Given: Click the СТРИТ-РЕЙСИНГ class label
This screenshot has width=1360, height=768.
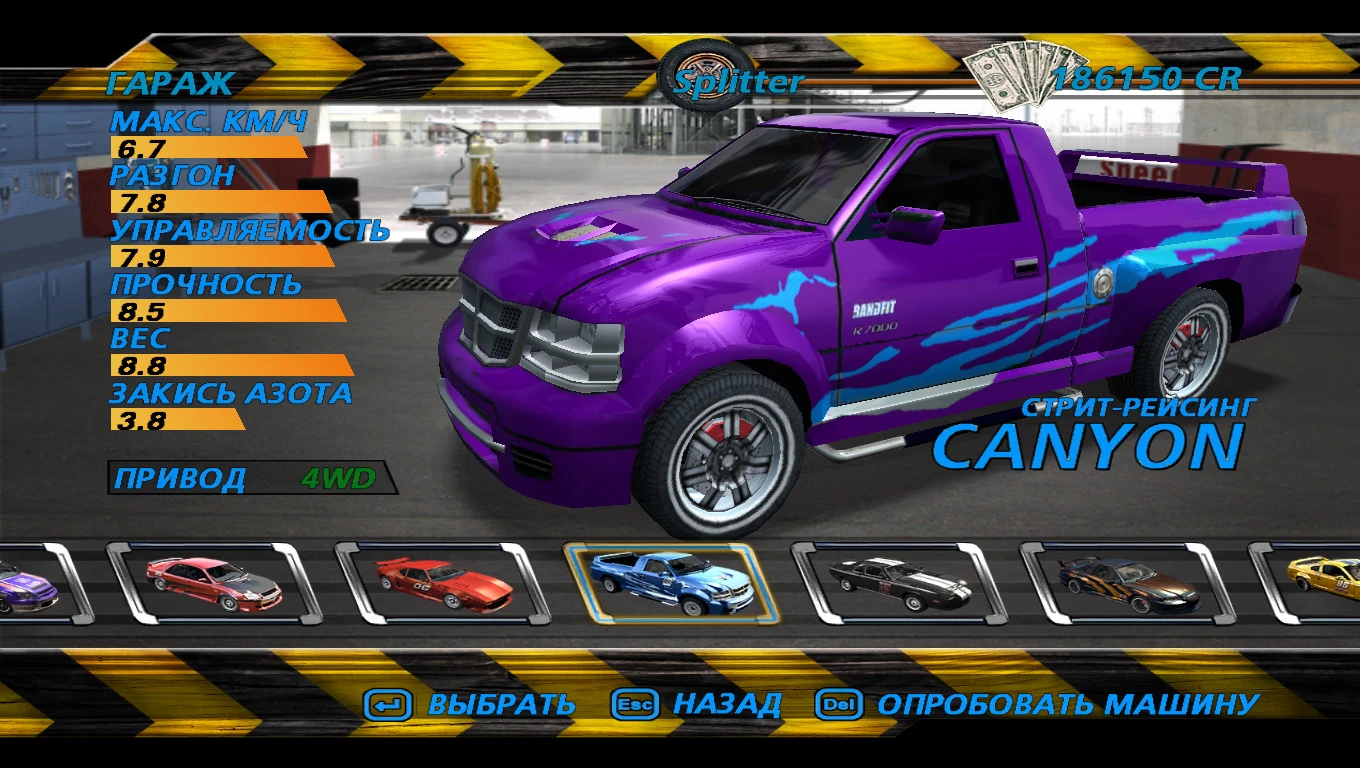Looking at the screenshot, I should [x=1140, y=404].
